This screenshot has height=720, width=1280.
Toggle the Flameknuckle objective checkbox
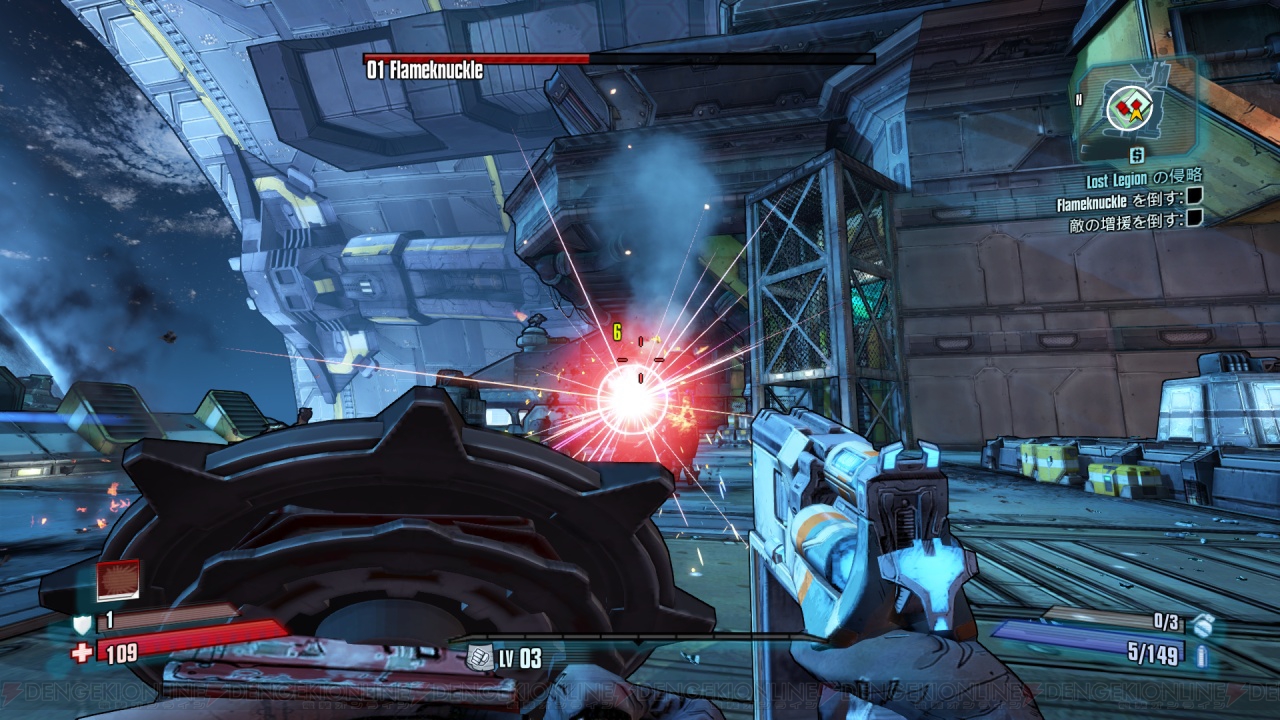[x=1194, y=202]
